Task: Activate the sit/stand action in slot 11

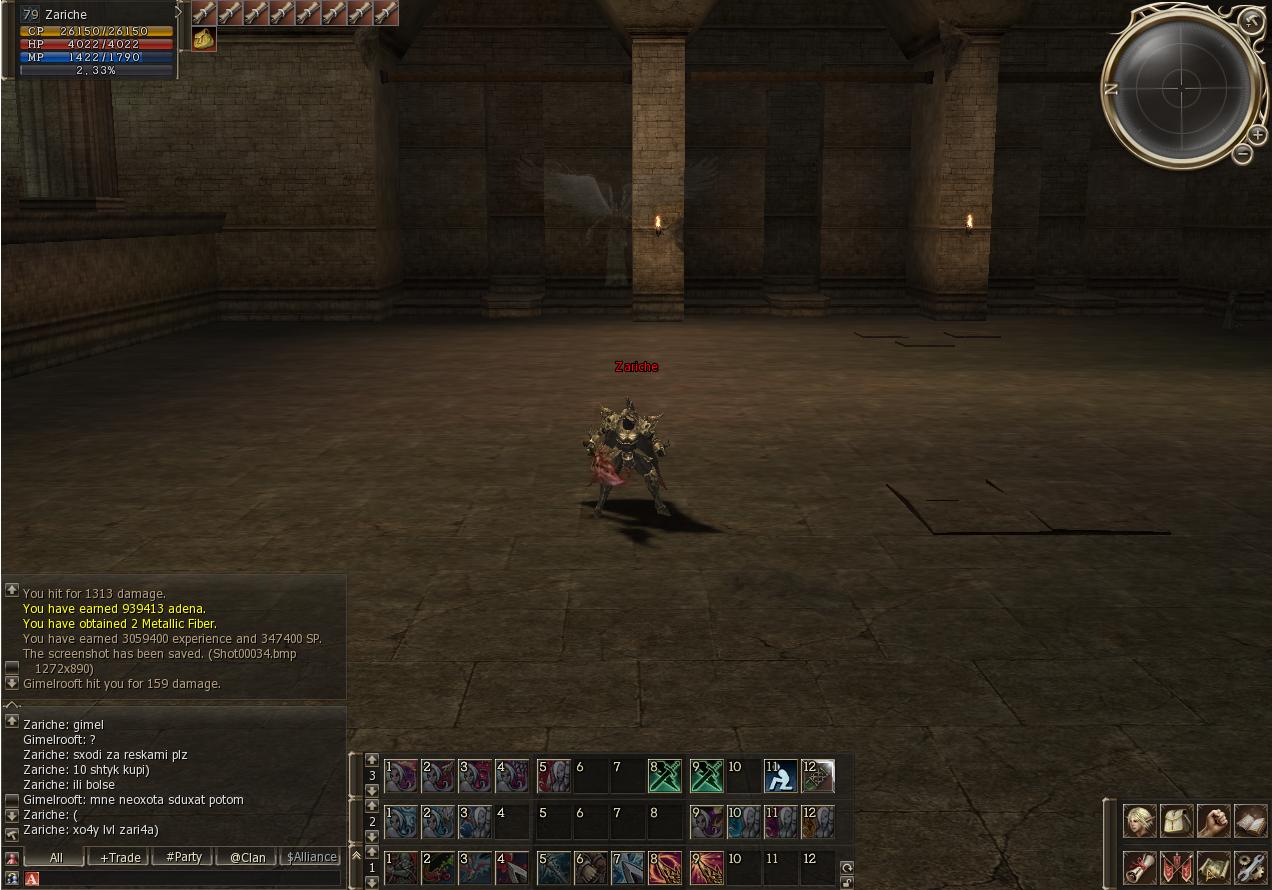Action: click(x=780, y=776)
